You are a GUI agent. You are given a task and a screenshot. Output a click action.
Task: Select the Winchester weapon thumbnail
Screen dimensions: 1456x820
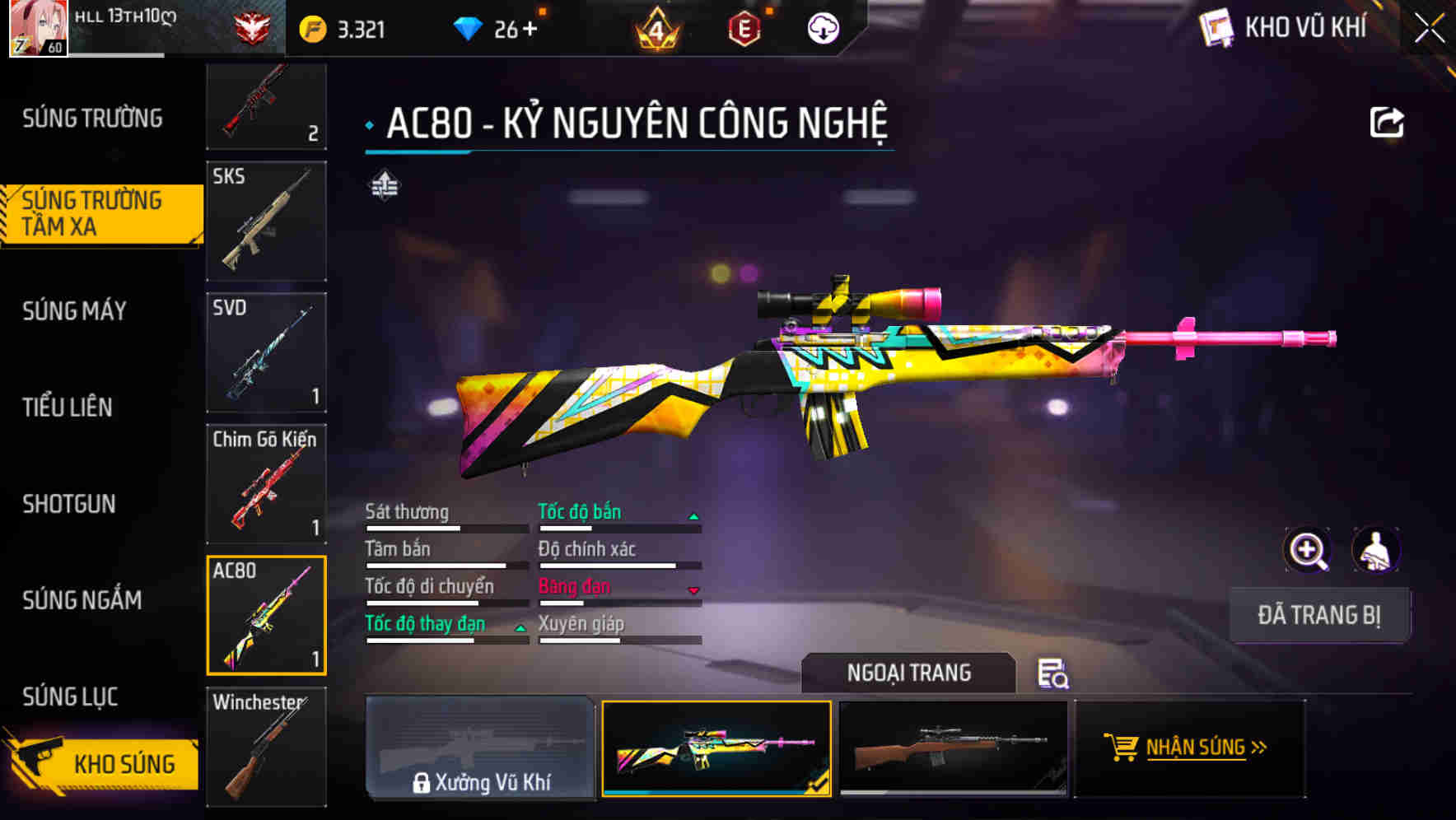coord(265,746)
